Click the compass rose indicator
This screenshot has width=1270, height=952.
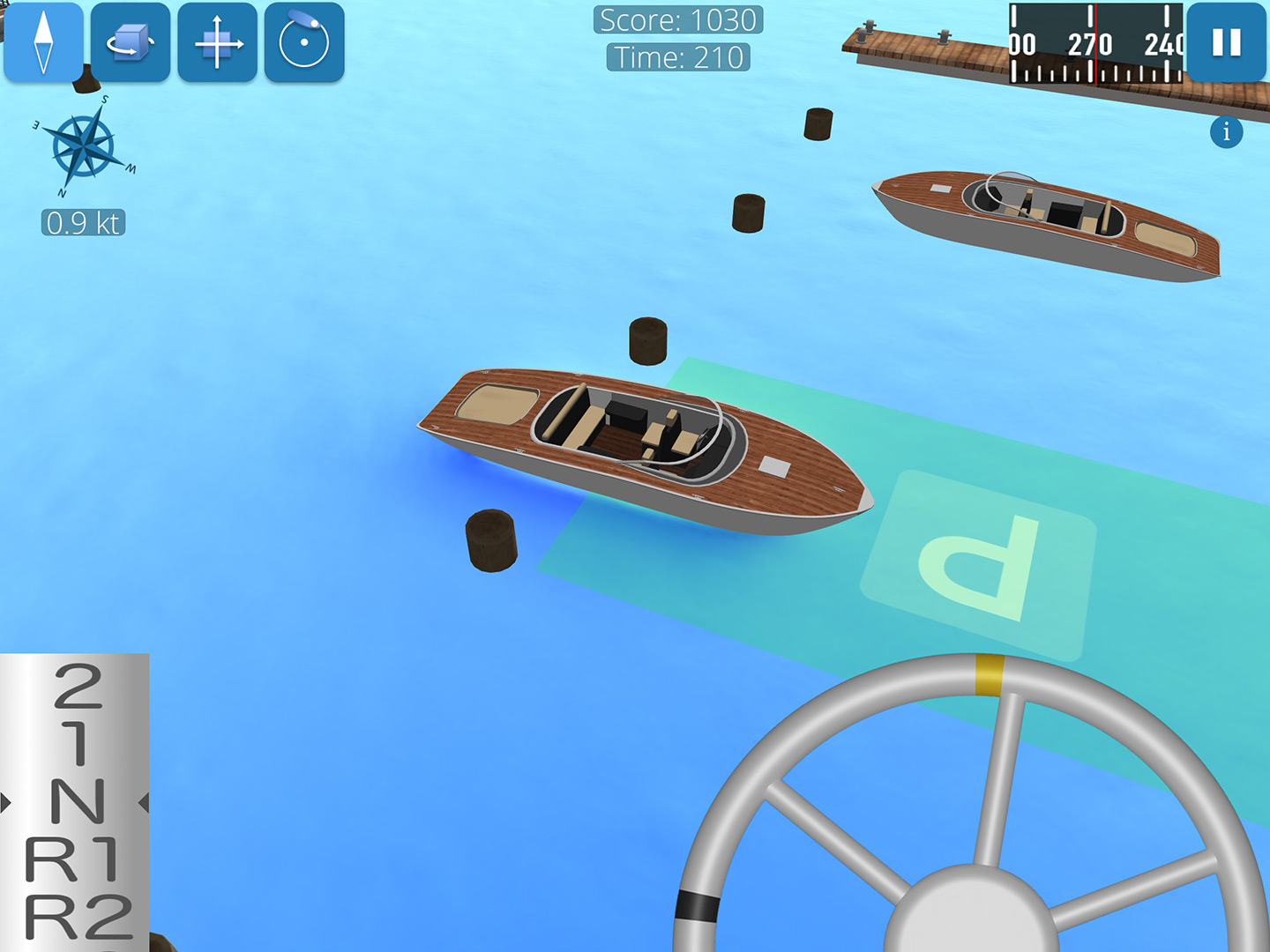point(82,147)
